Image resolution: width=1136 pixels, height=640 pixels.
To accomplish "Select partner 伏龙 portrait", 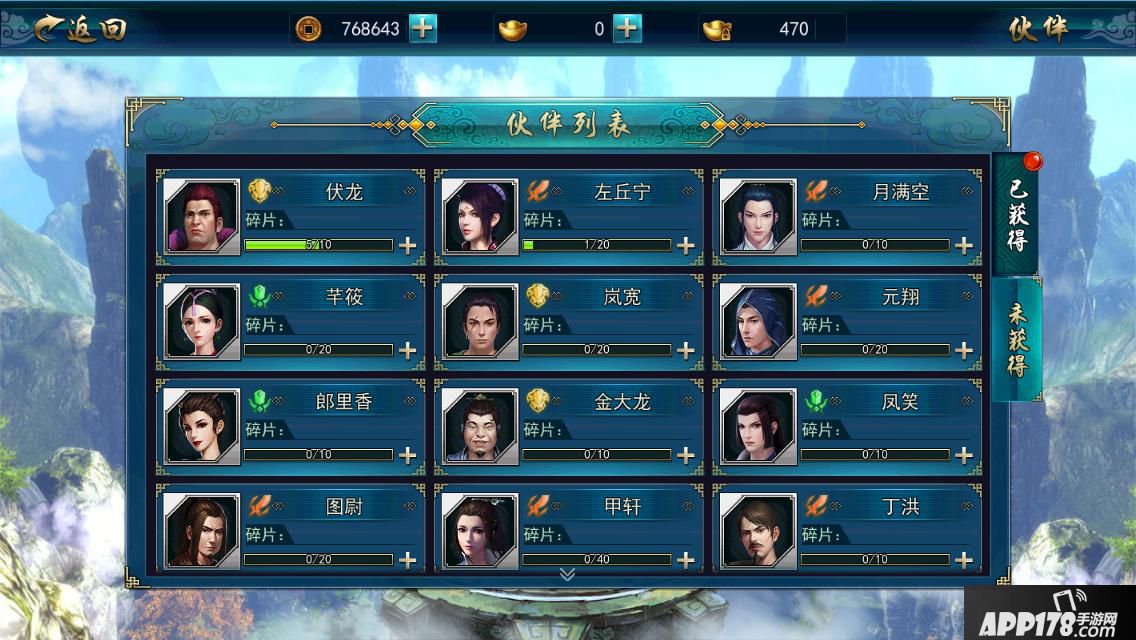I will pyautogui.click(x=202, y=217).
